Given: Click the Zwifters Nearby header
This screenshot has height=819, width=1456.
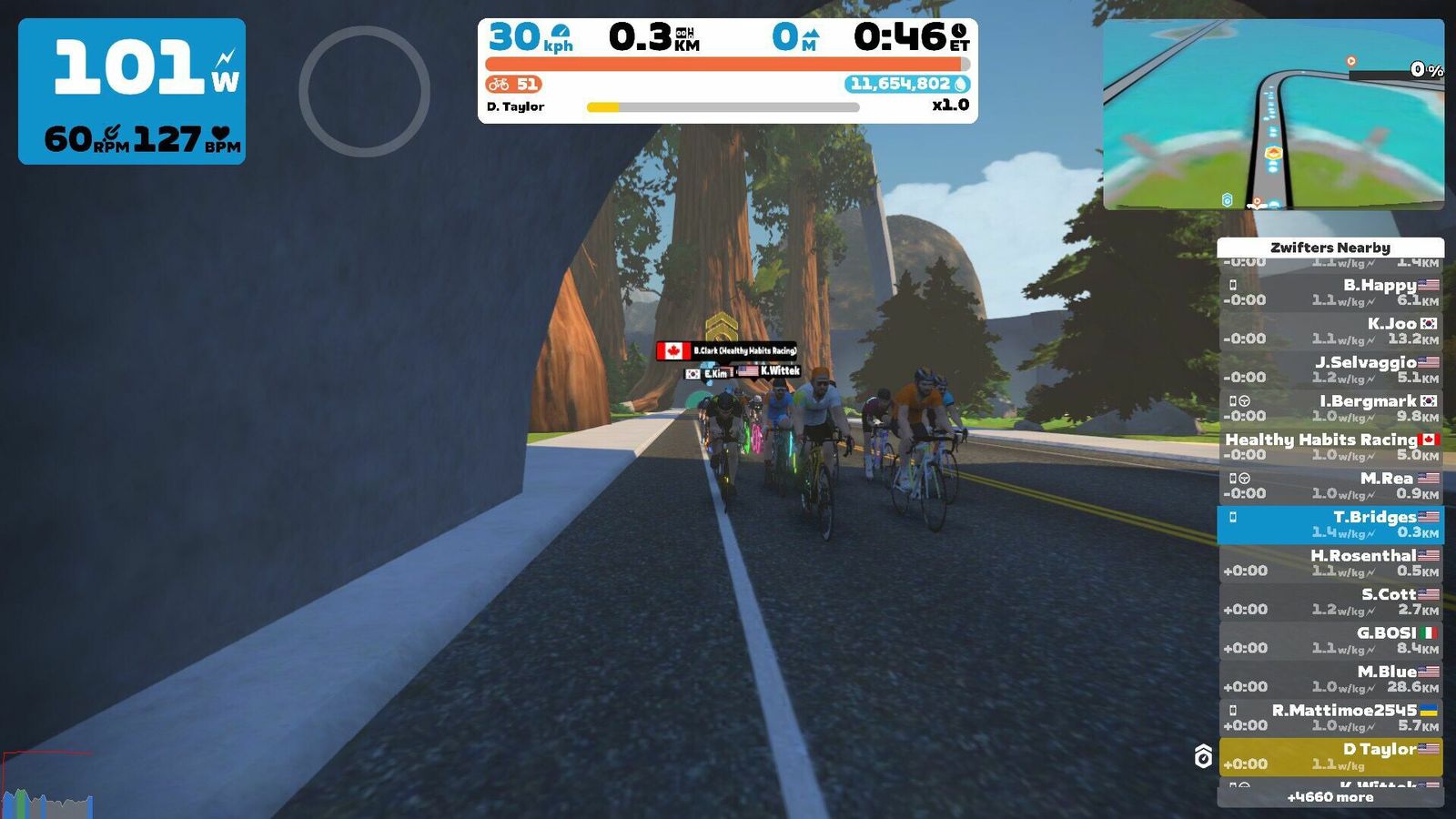Looking at the screenshot, I should click(x=1330, y=248).
